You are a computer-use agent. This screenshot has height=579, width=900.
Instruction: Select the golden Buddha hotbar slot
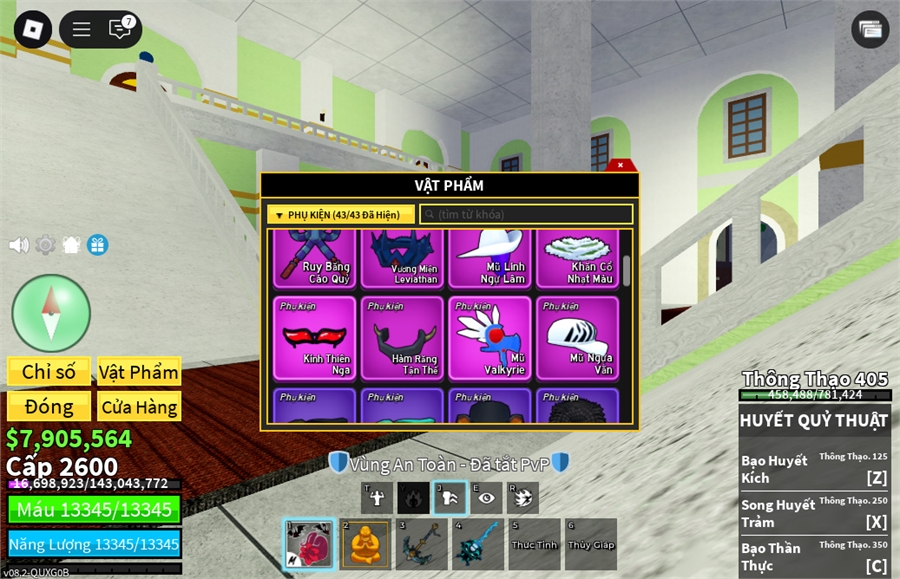[x=366, y=544]
